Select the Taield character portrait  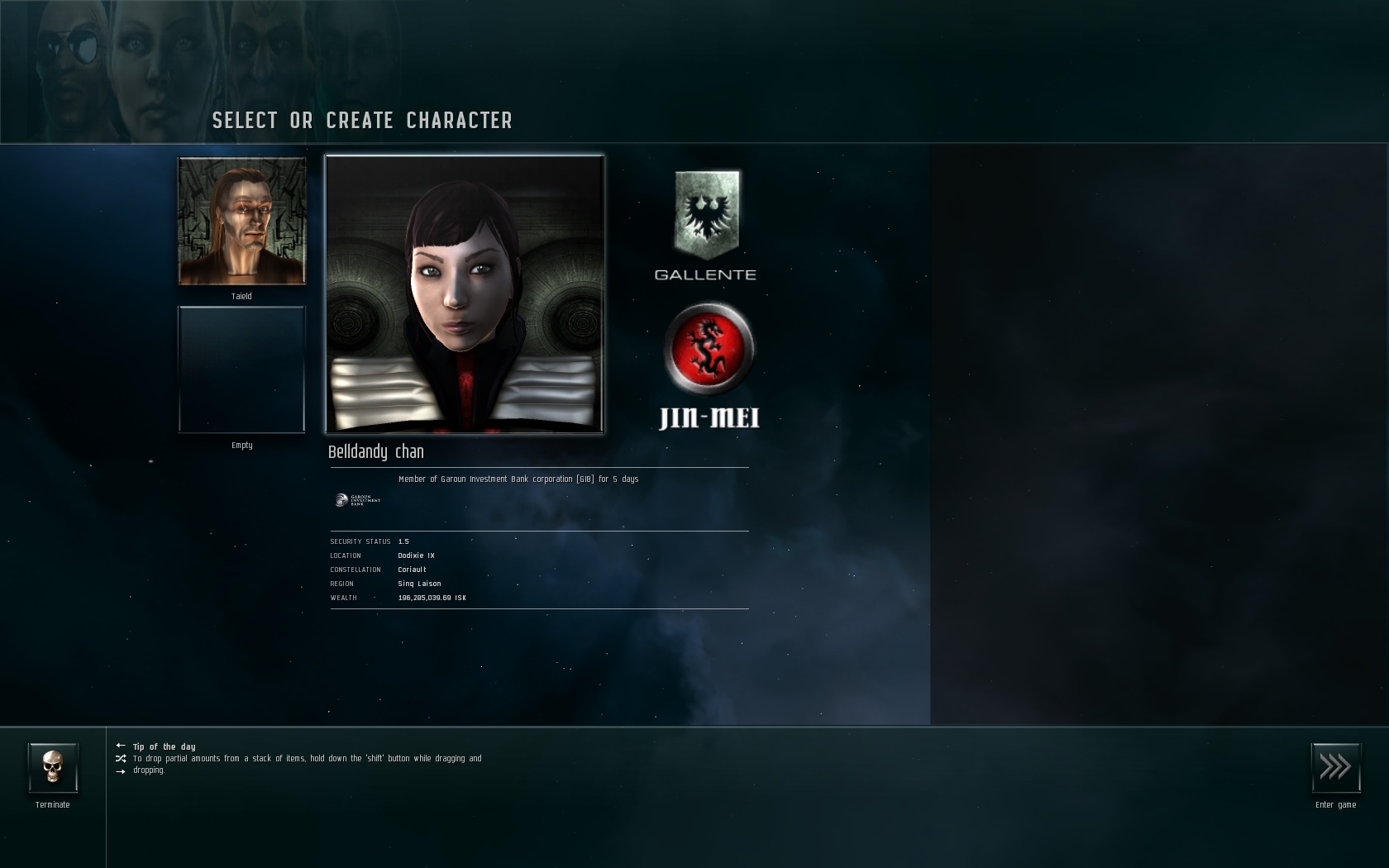click(x=242, y=221)
